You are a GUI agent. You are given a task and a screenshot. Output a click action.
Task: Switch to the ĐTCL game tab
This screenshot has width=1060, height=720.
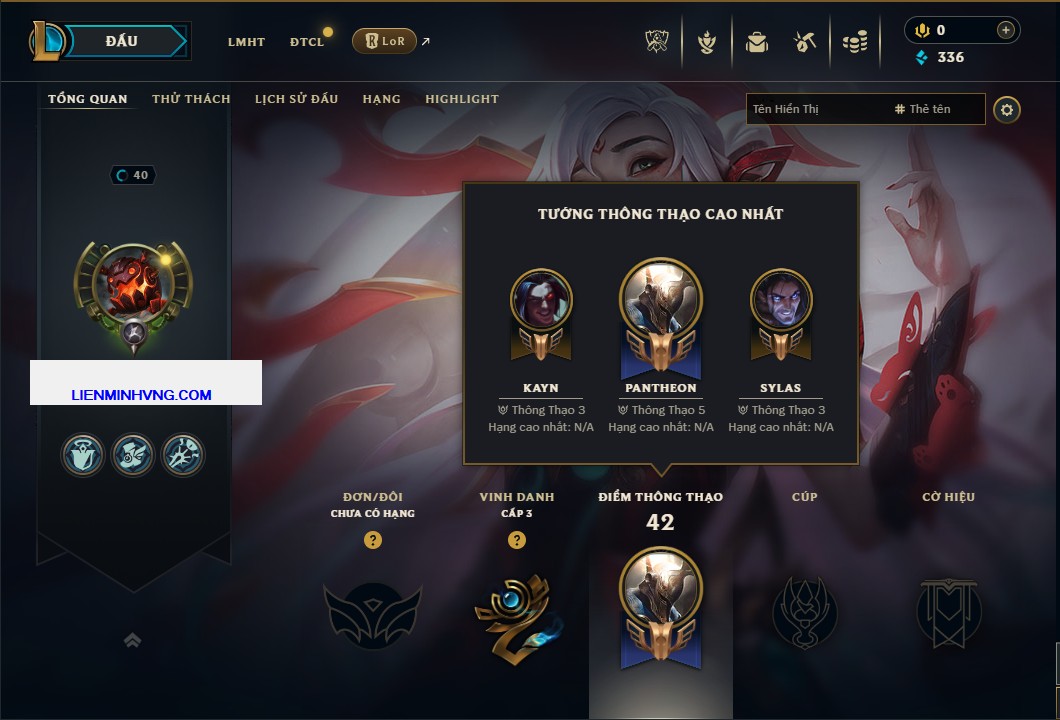[307, 42]
